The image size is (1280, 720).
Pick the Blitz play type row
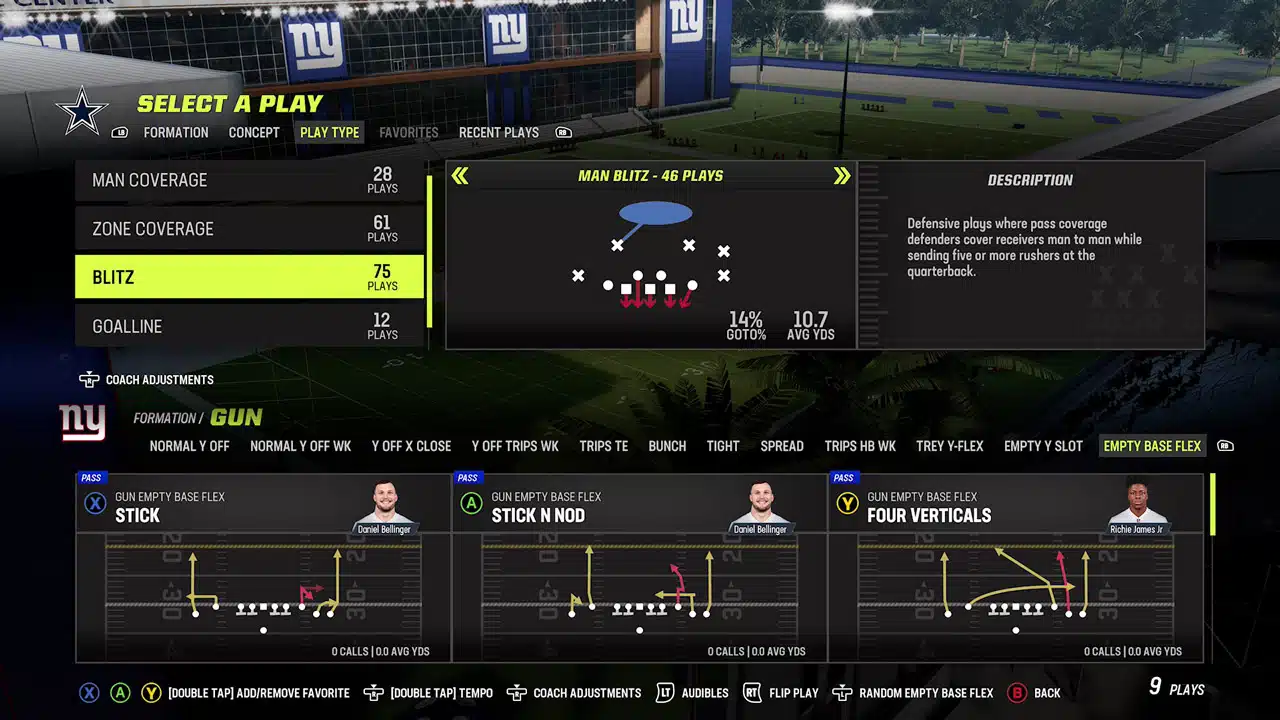pos(249,277)
